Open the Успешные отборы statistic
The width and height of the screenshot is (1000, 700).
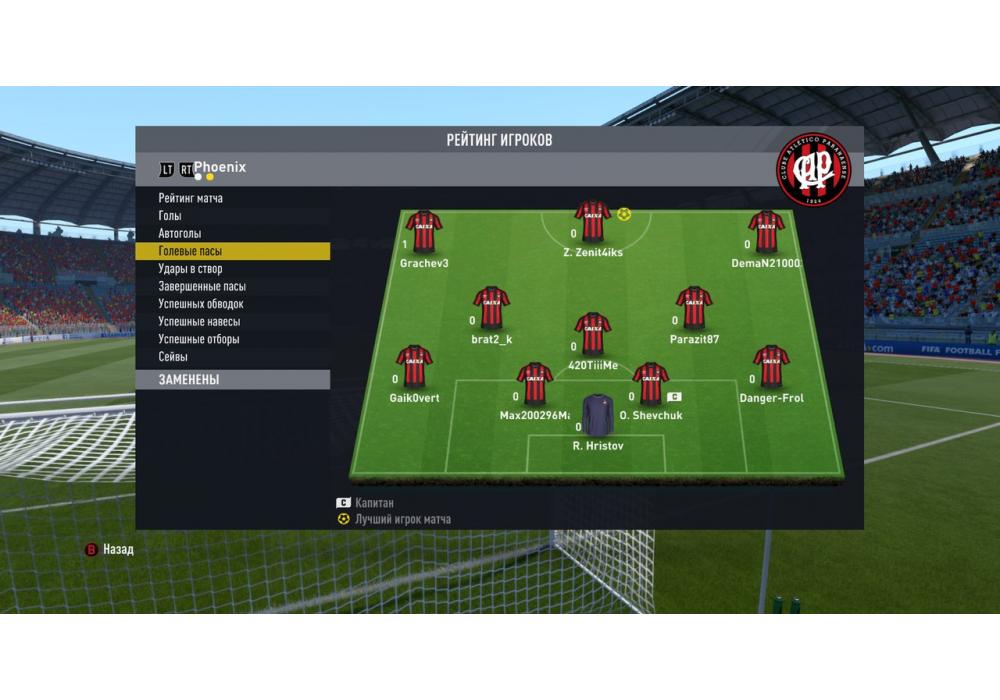tap(198, 339)
